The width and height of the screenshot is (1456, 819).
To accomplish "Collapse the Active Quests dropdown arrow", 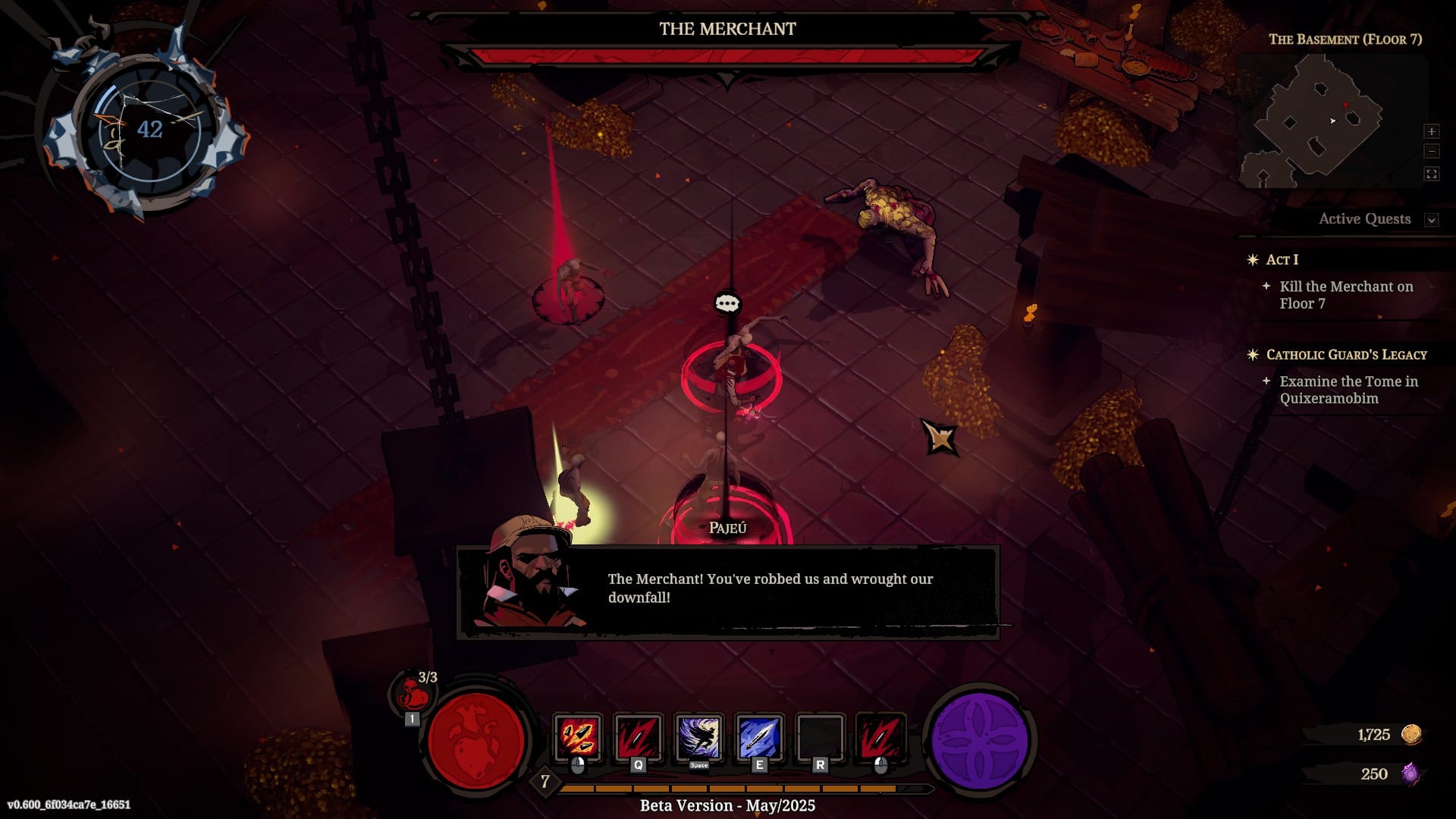I will point(1431,220).
